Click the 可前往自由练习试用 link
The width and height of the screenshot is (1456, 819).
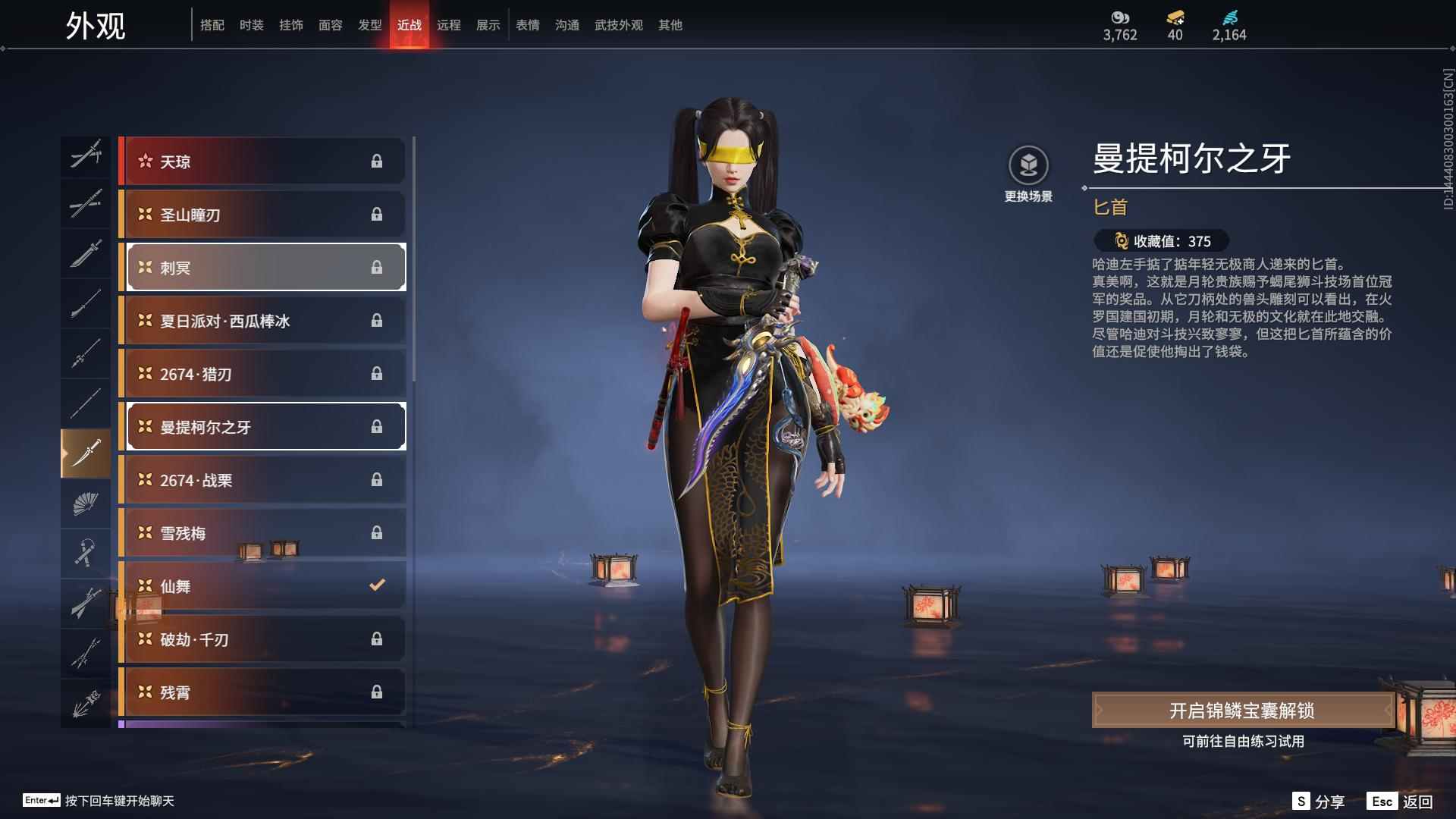(1244, 743)
